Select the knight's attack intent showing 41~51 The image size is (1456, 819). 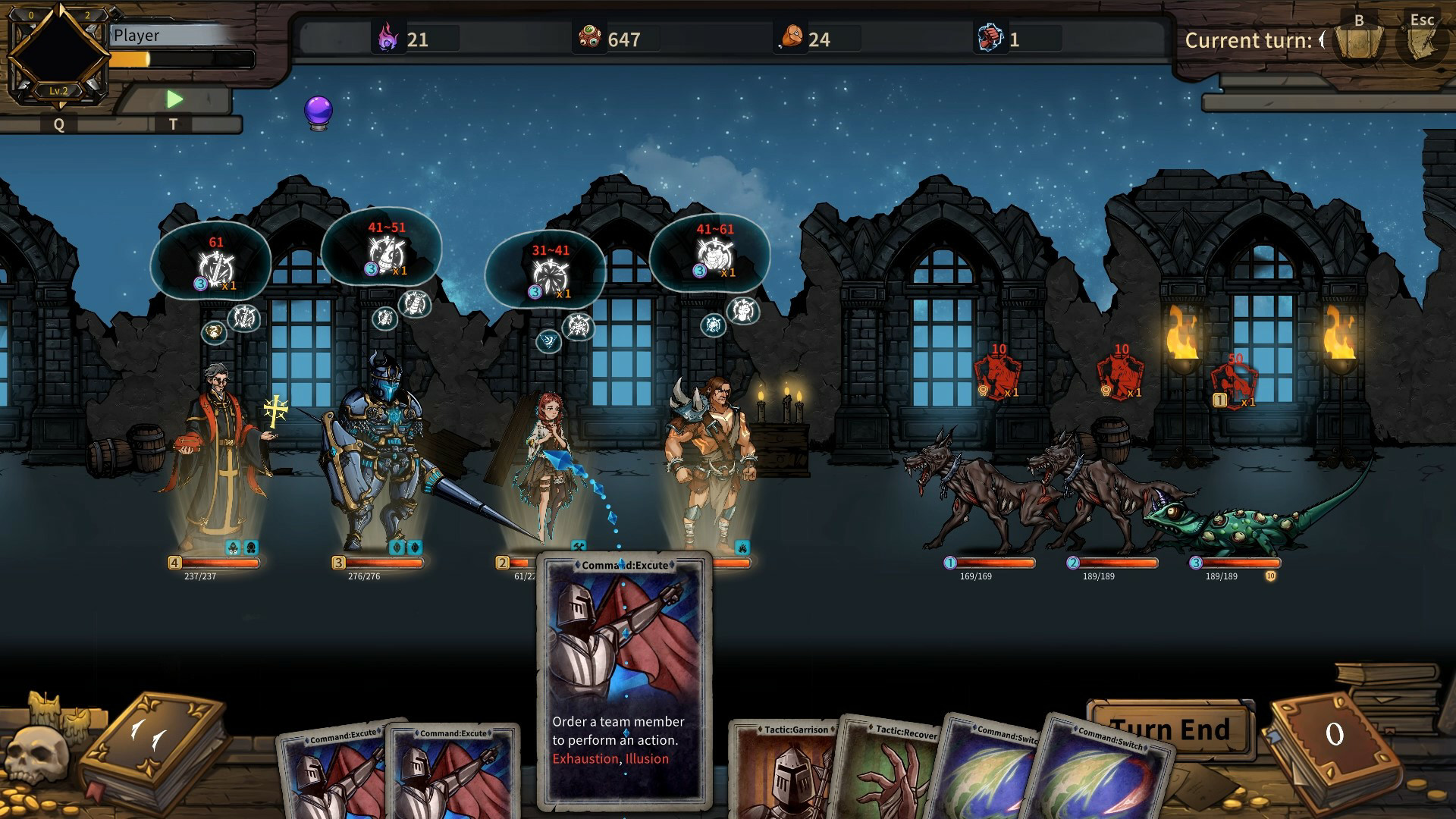pos(387,252)
